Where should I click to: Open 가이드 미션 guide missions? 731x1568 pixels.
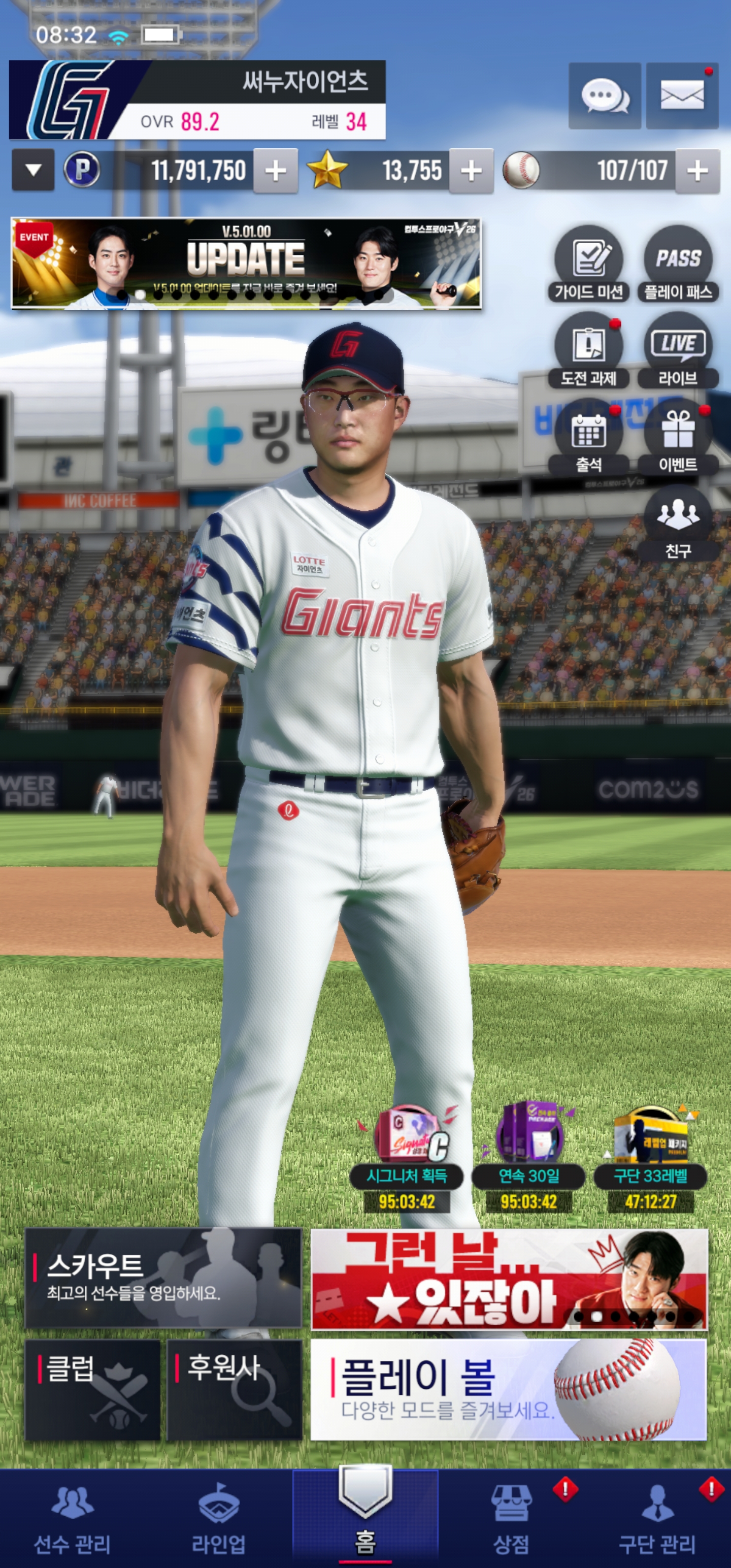588,264
